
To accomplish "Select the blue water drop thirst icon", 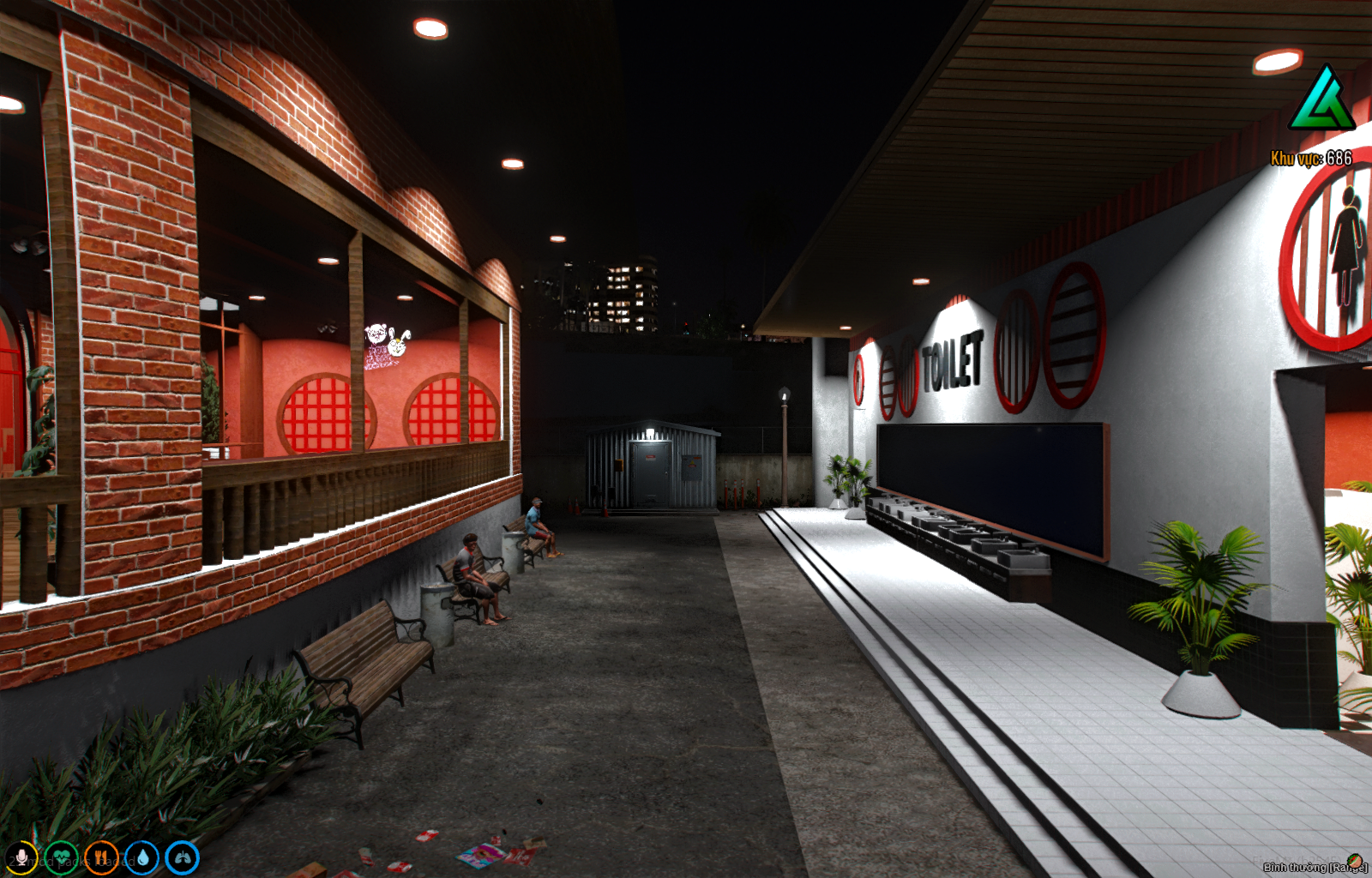I will point(141,857).
